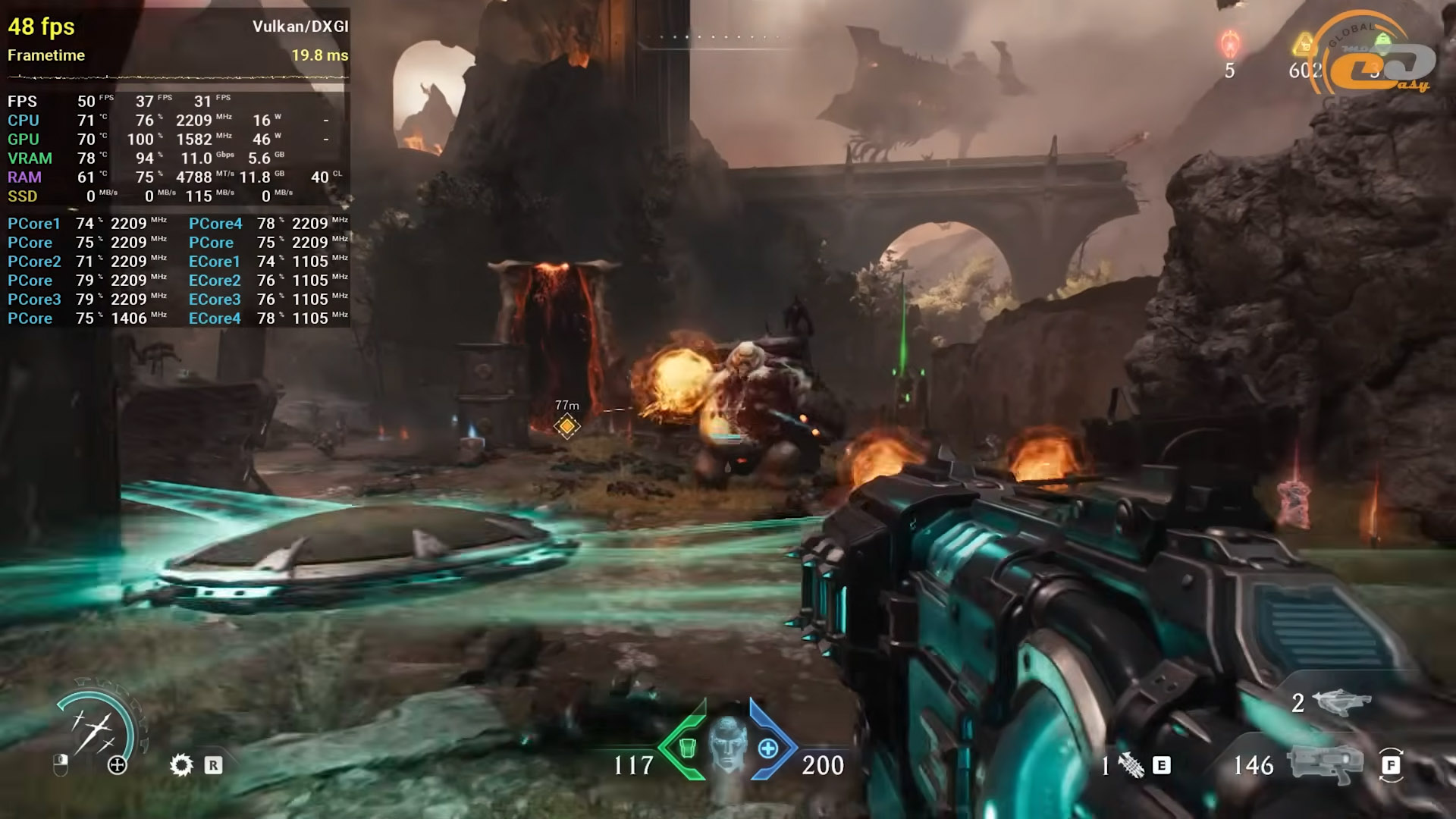This screenshot has height=819, width=1456.
Task: Click the melee weapon icon beside 1
Action: (1131, 765)
